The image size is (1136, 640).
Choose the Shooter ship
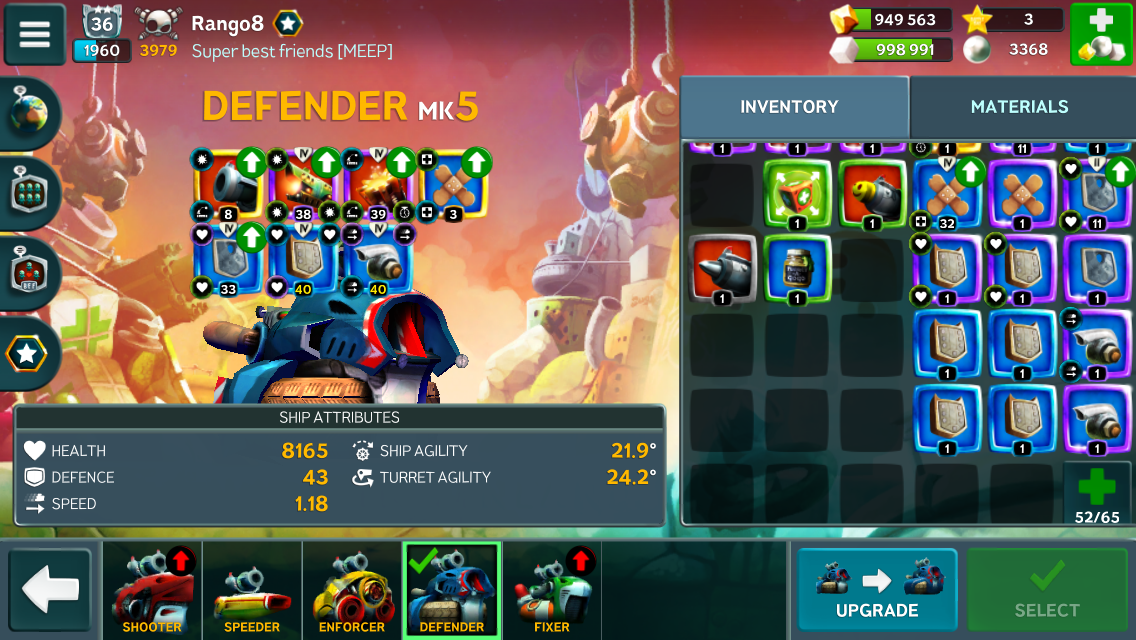point(152,590)
